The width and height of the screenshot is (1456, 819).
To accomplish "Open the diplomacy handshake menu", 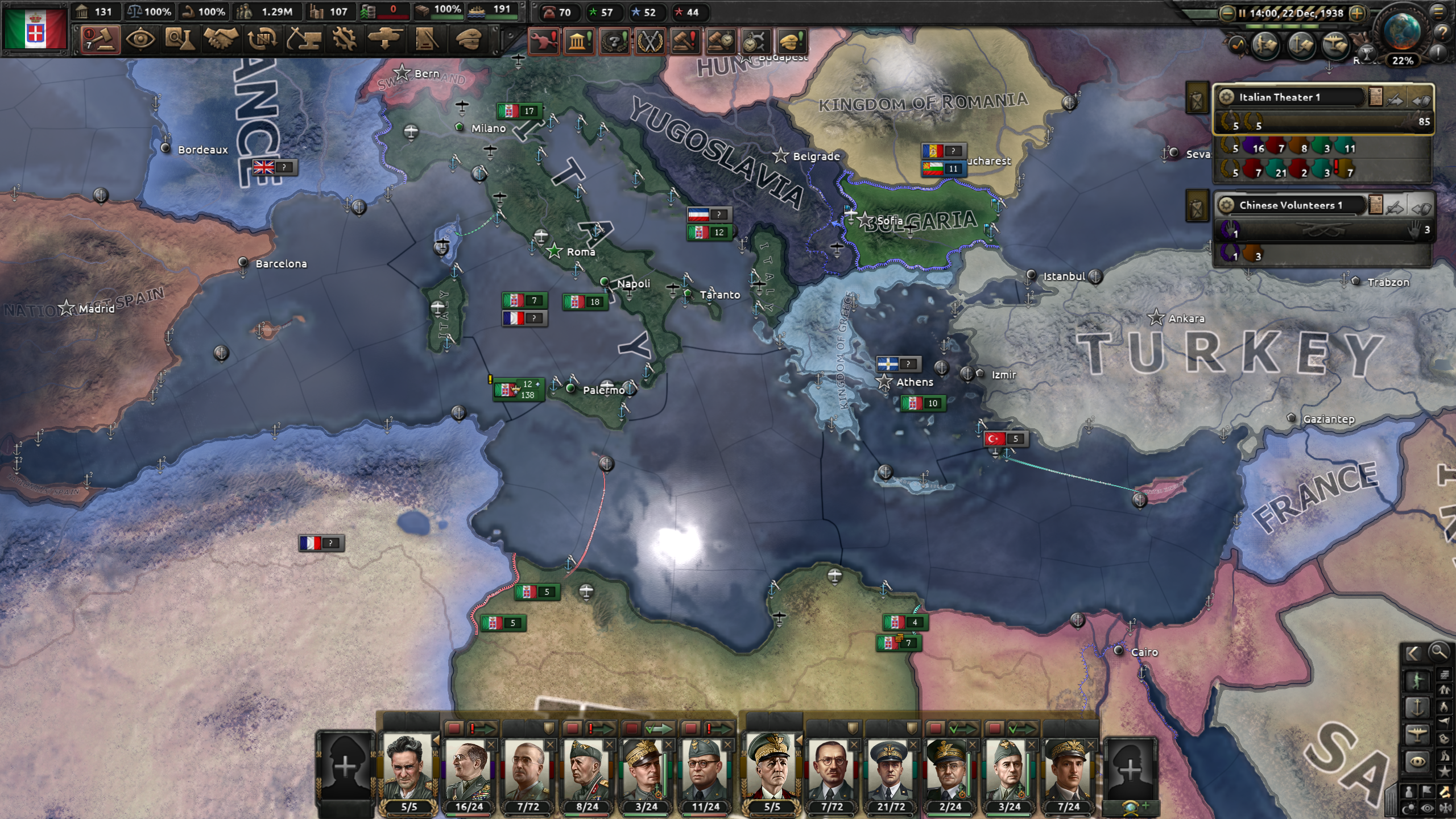I will tap(221, 40).
